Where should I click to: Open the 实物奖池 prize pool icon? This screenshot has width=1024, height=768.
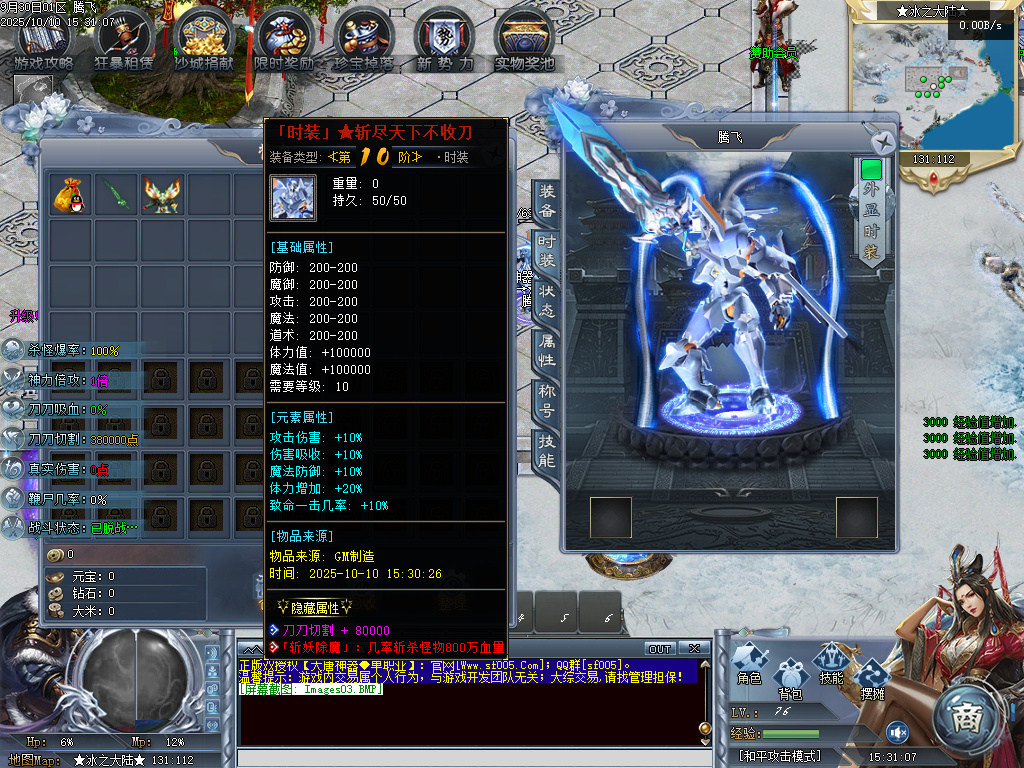[x=524, y=39]
